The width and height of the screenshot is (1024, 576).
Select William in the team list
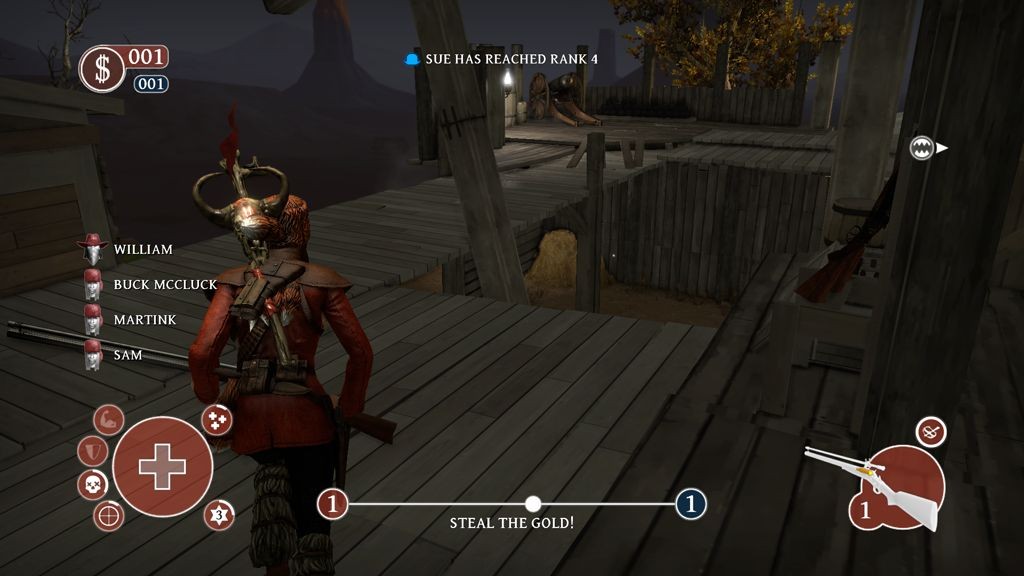click(x=142, y=249)
